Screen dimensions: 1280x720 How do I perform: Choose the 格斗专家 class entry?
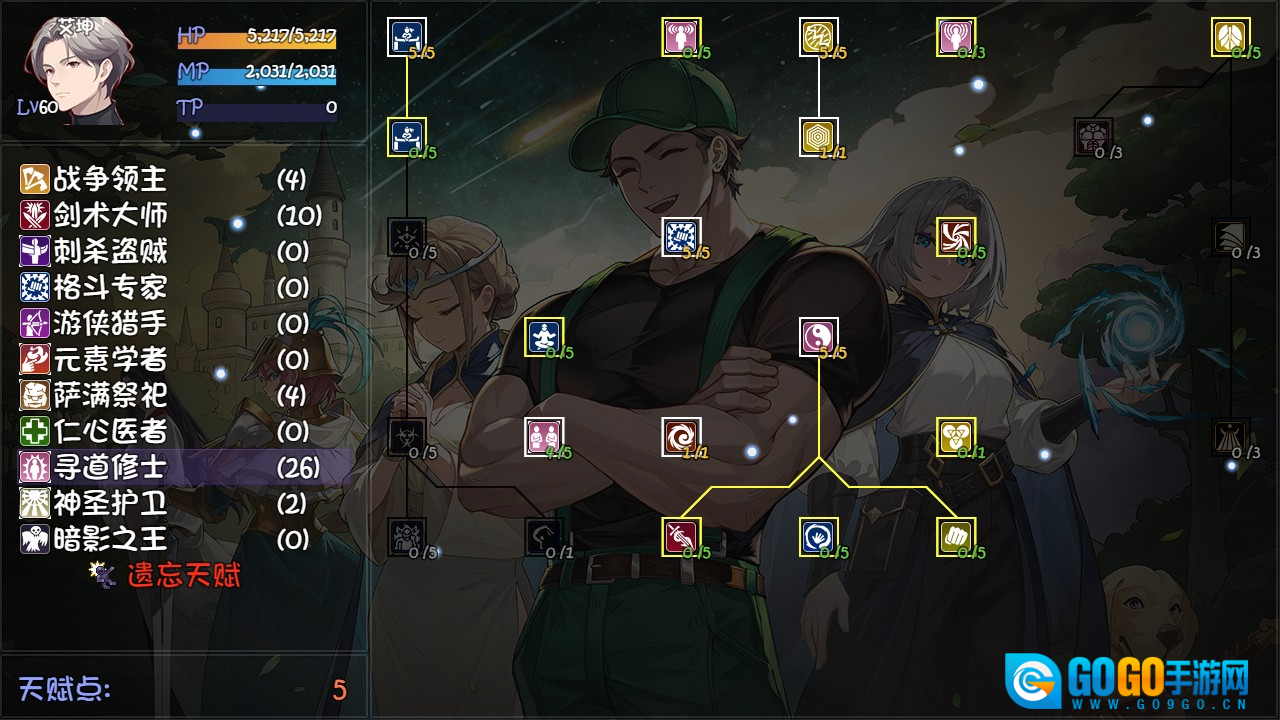(110, 288)
